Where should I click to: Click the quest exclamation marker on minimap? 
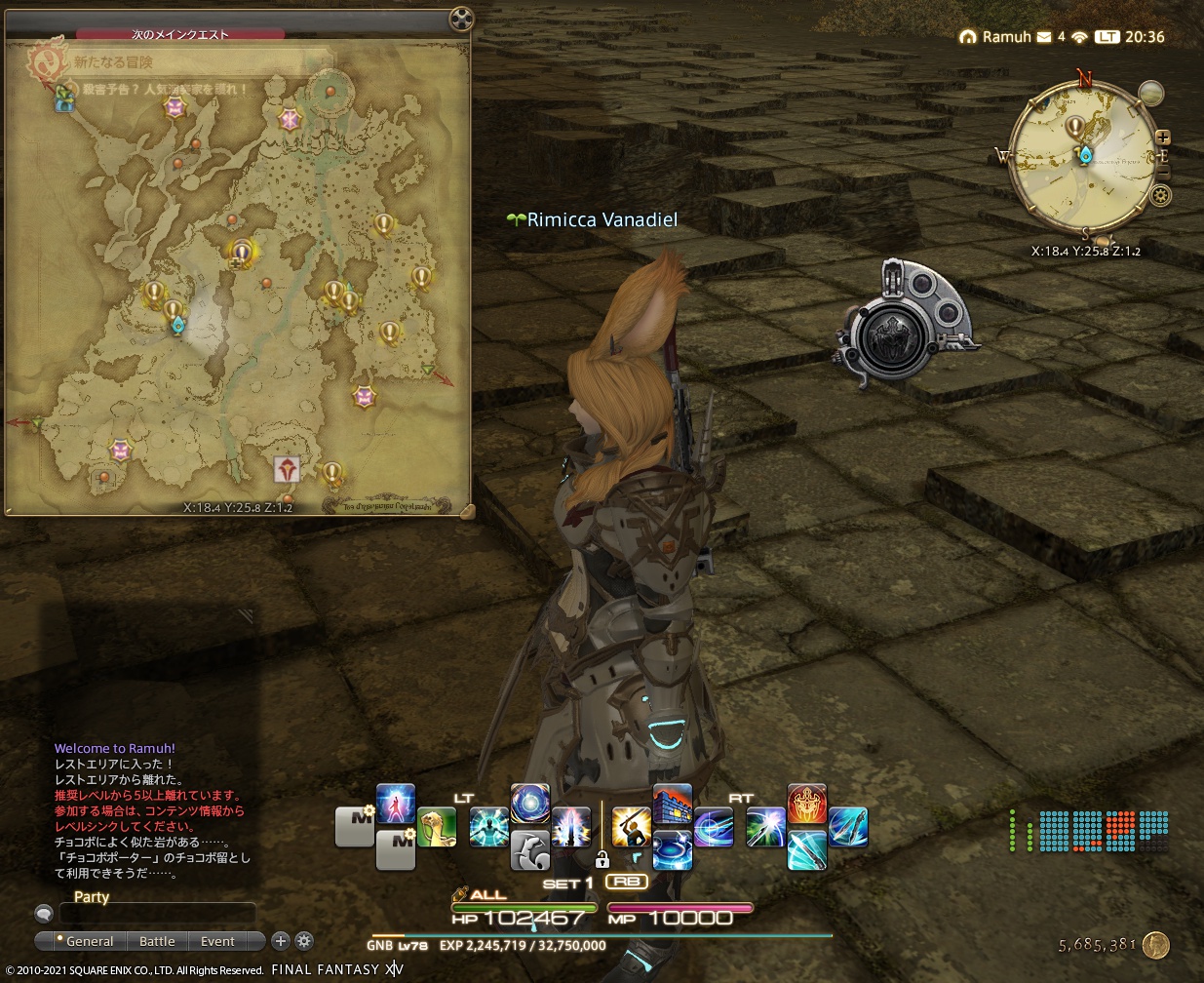coord(1075,127)
